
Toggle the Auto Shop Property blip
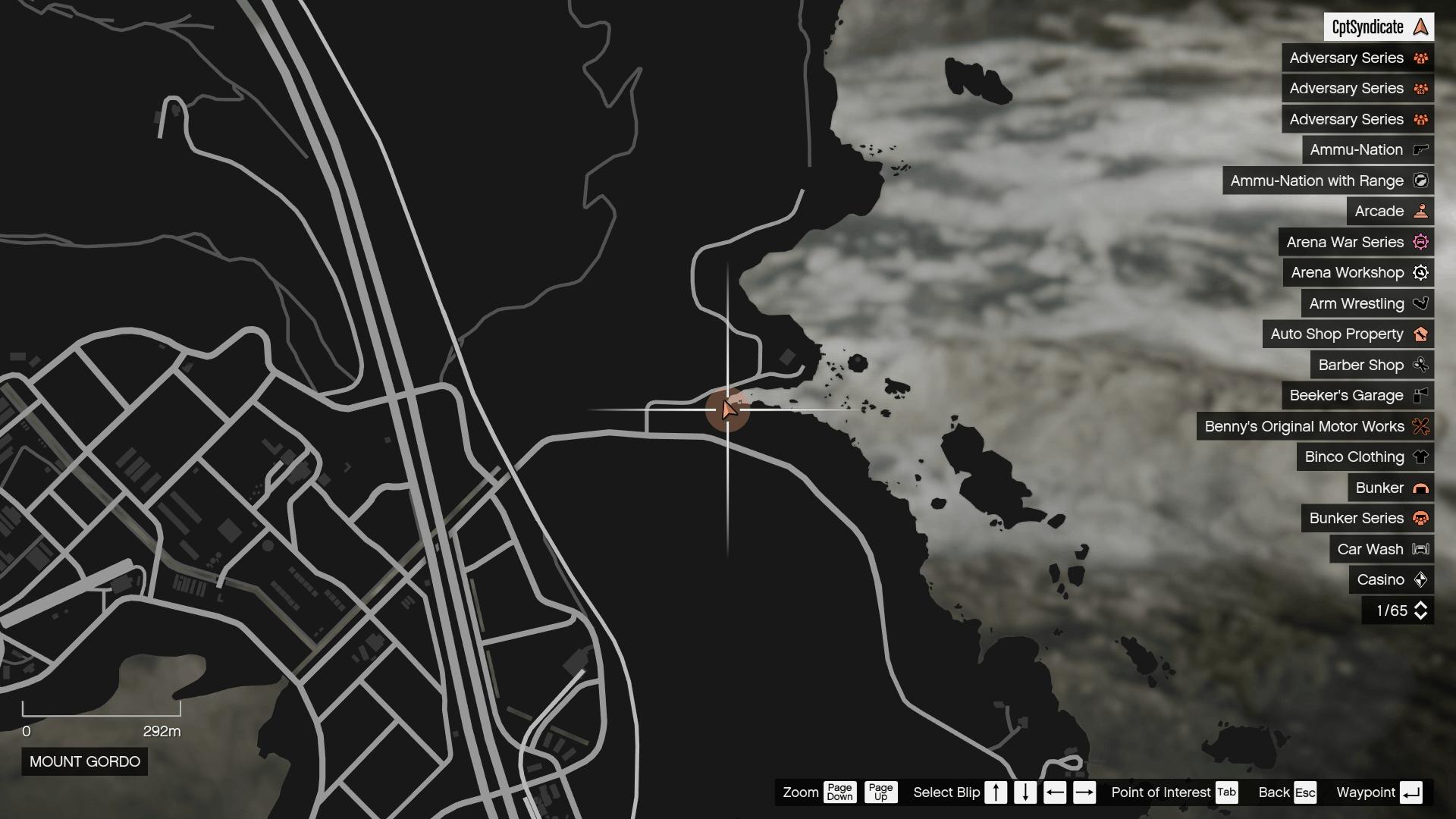click(1348, 334)
